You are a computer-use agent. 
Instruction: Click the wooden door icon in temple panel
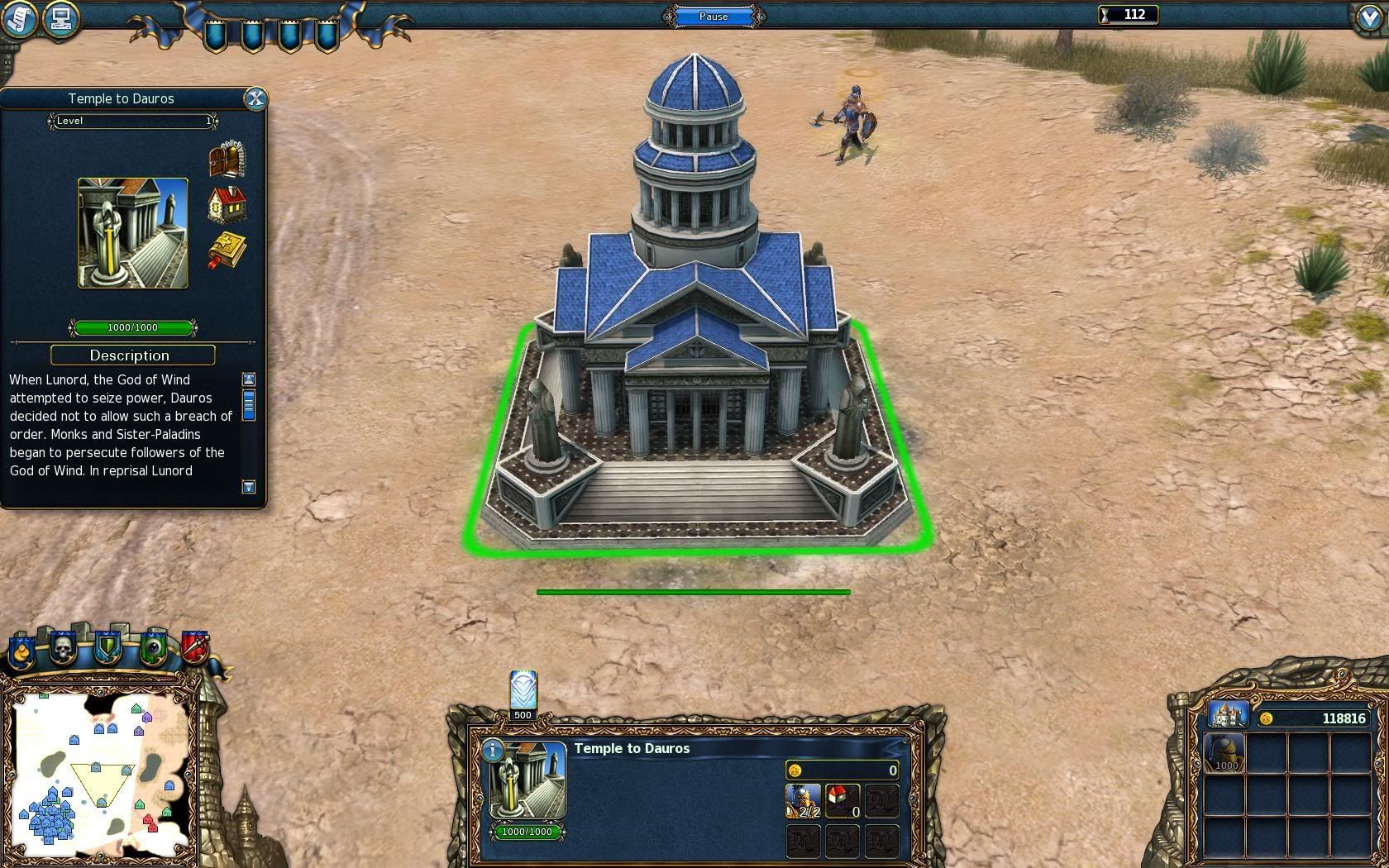pos(227,160)
